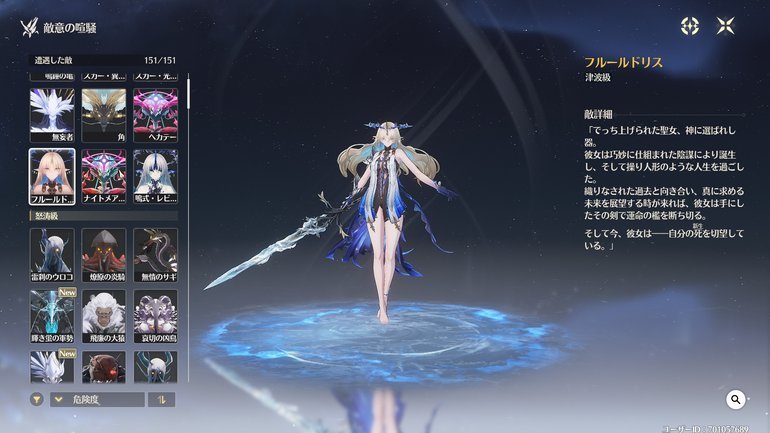Select the フルールドリス enemy portrait

tap(52, 174)
